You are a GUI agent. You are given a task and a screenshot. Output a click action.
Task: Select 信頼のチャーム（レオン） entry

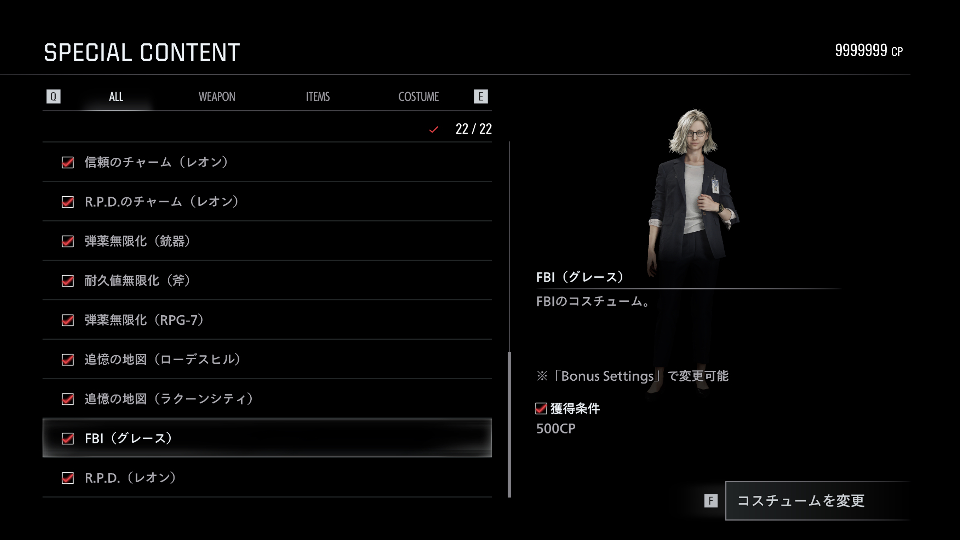(x=267, y=162)
